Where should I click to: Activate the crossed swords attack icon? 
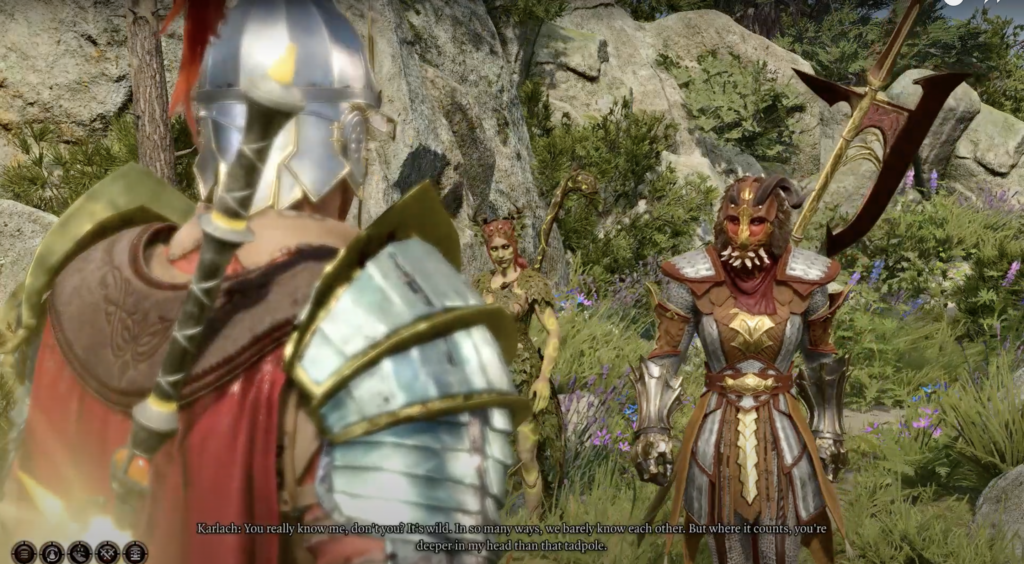pos(107,551)
